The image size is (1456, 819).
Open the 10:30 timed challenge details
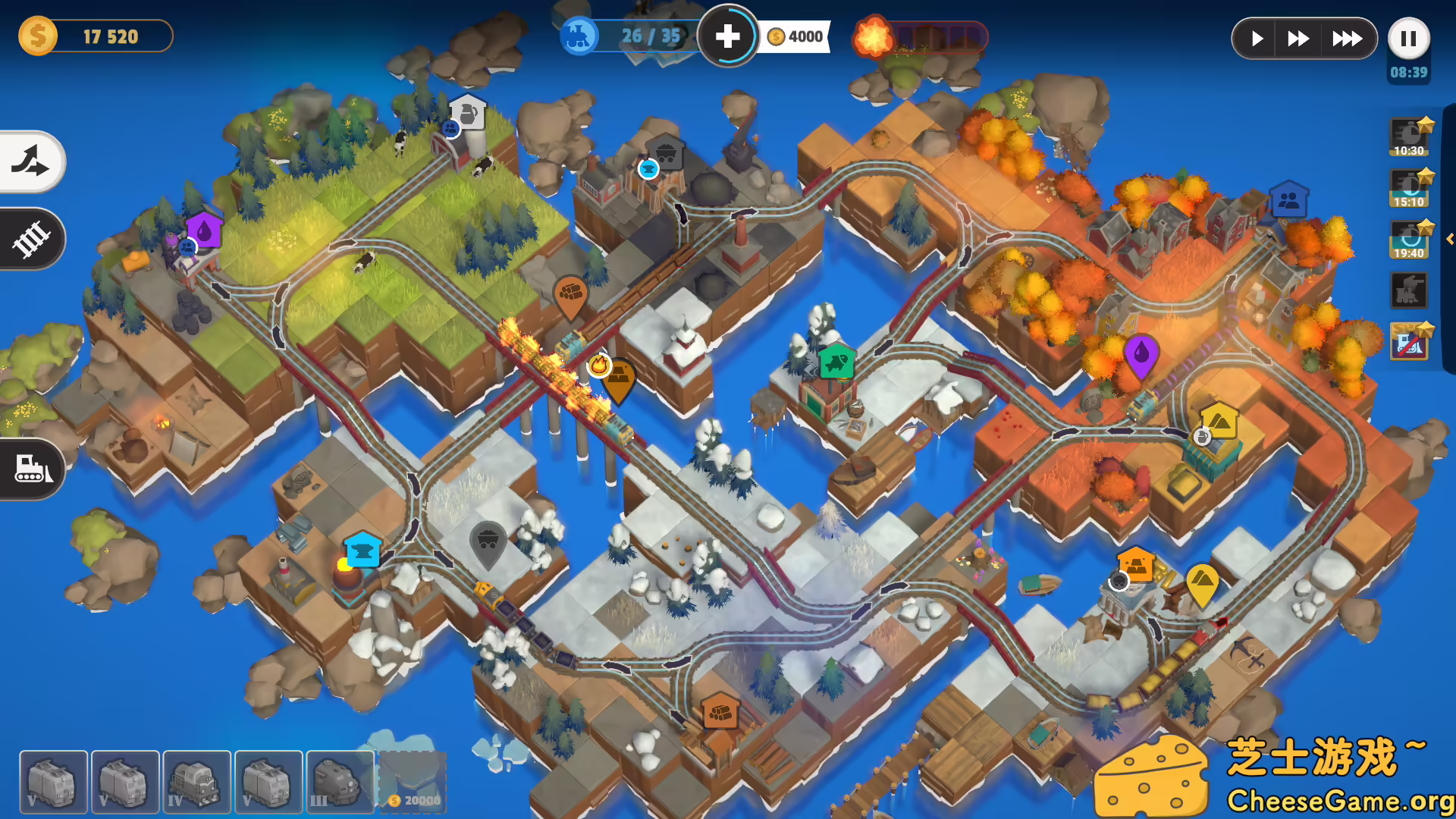pyautogui.click(x=1408, y=136)
